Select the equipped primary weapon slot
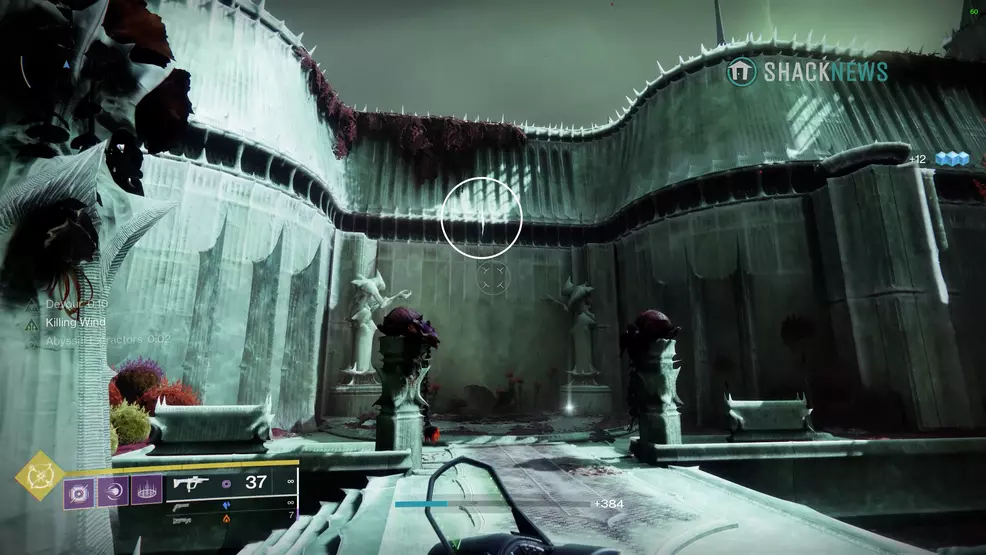 [234, 482]
